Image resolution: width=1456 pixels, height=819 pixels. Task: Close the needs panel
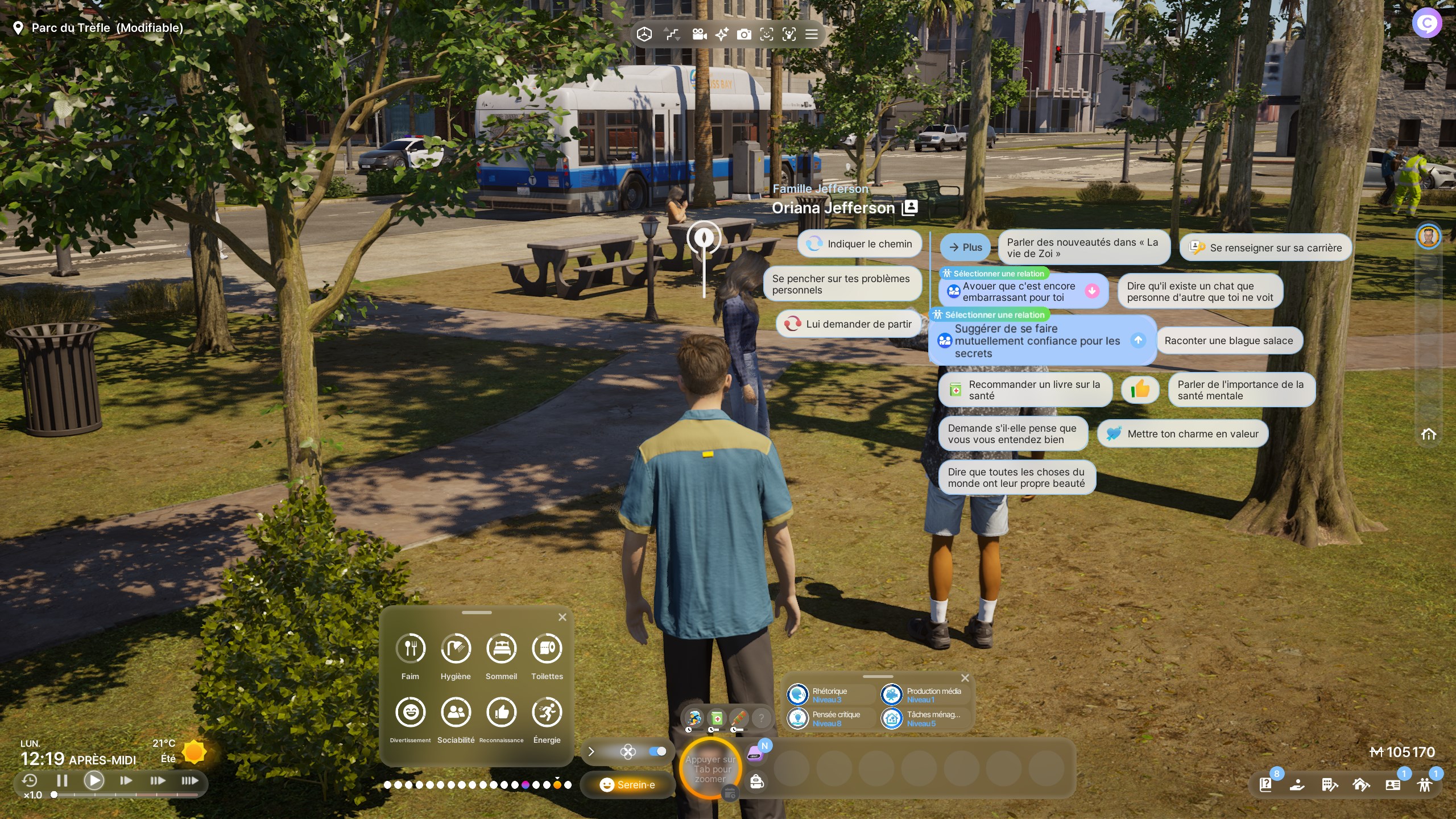click(562, 617)
